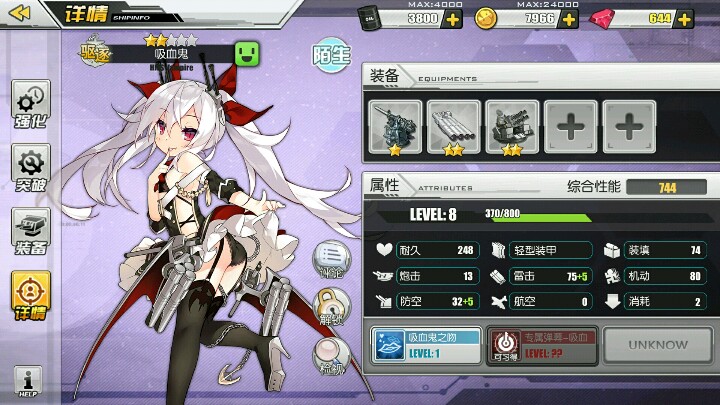The image size is (720, 405).
Task: Select the 详情 details tab
Action: pyautogui.click(x=30, y=297)
